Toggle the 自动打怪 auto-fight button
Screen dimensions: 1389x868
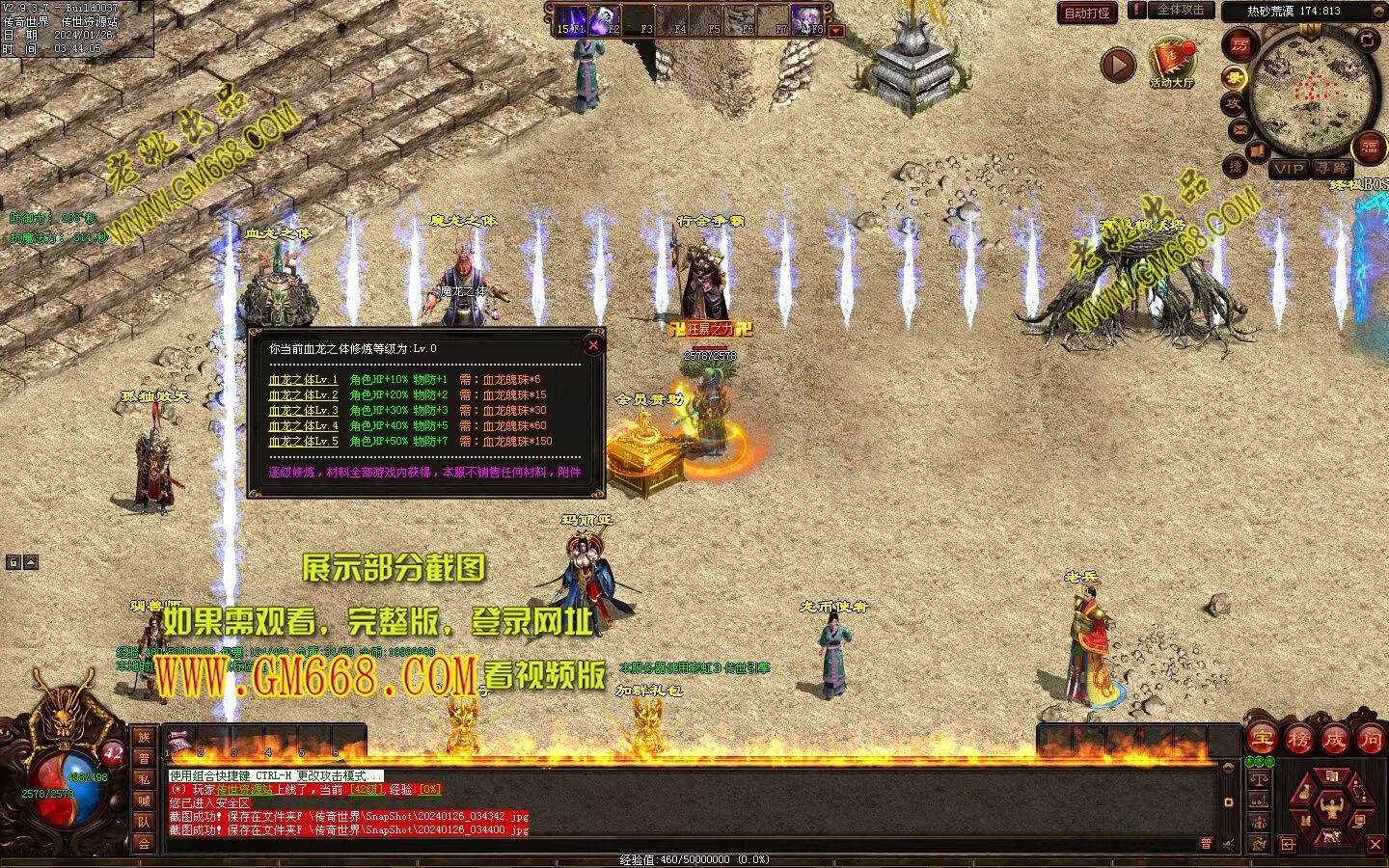1087,13
